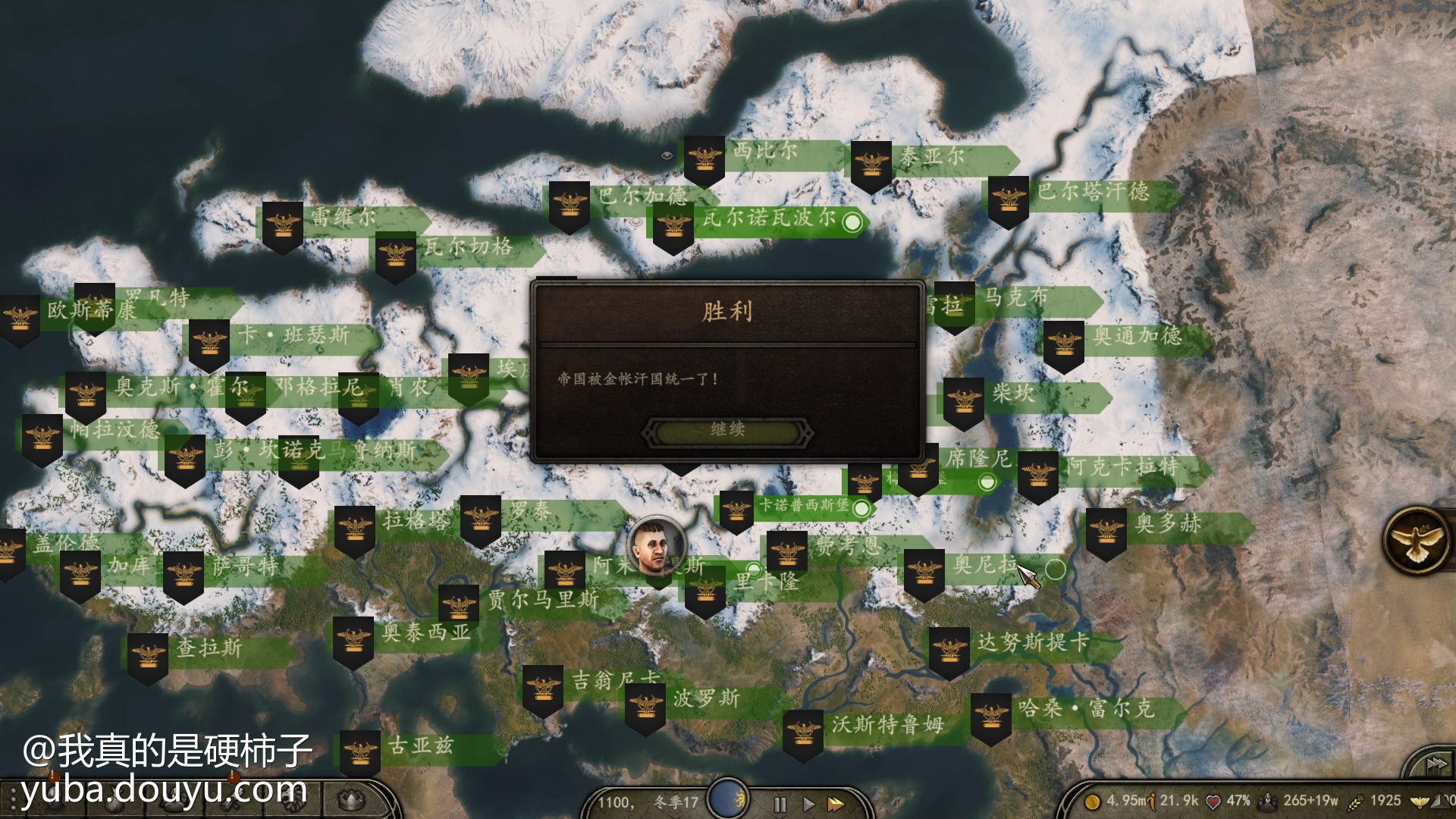Click the 继续 continue button
The image size is (1456, 819).
click(x=727, y=431)
